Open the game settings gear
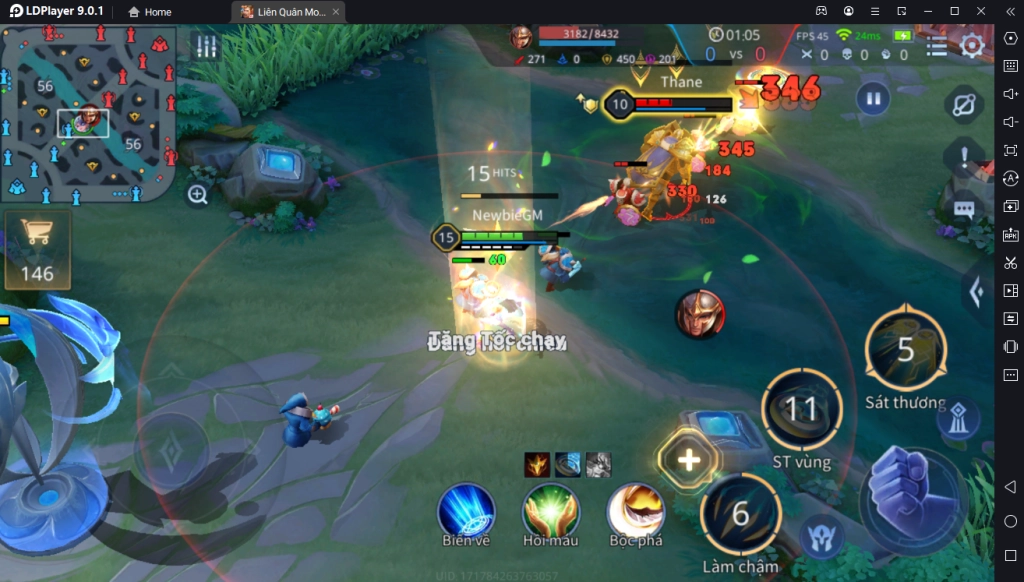Image resolution: width=1024 pixels, height=582 pixels. [x=972, y=46]
